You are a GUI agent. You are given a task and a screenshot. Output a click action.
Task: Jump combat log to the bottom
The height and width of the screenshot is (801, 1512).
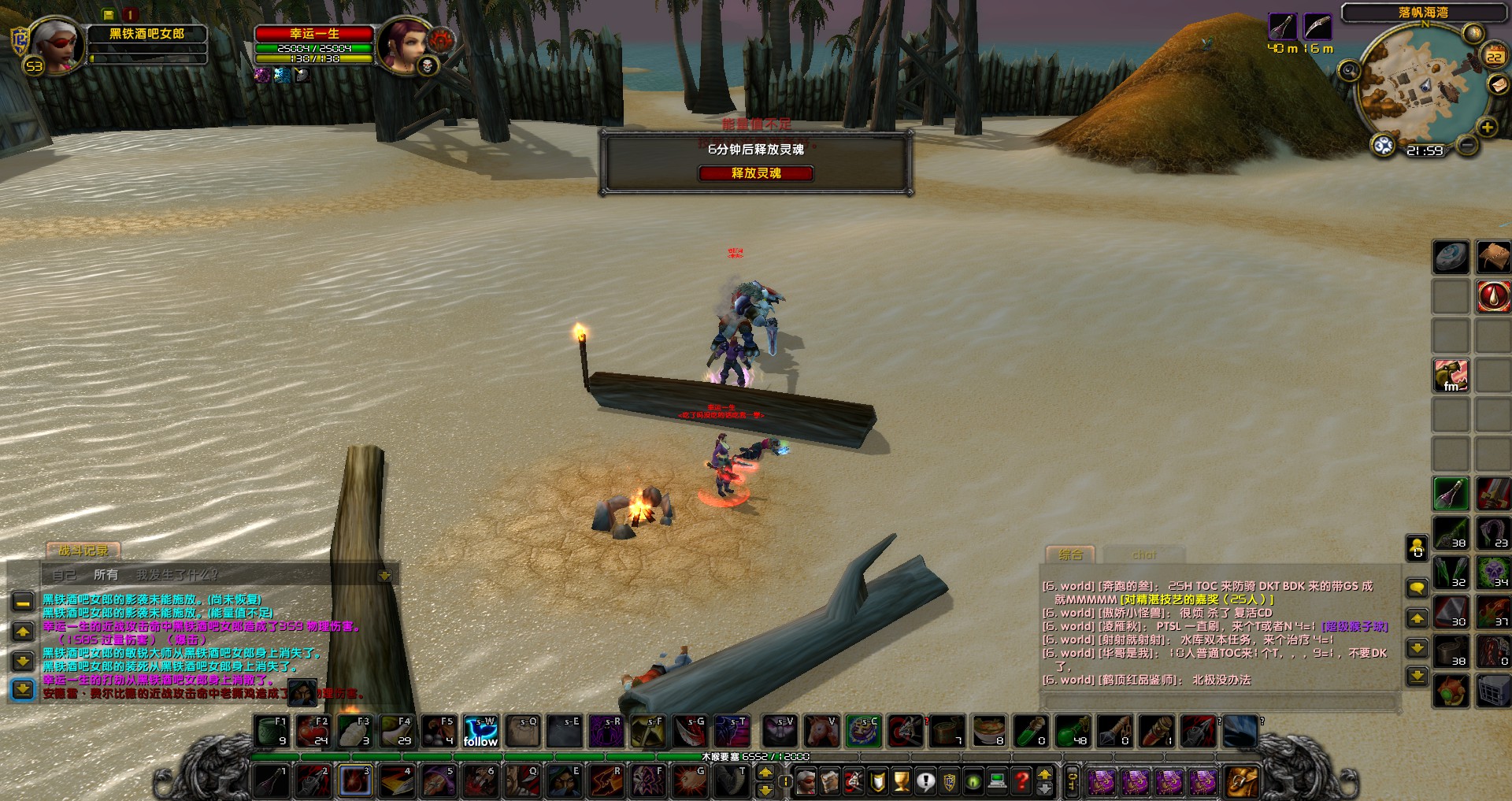23,689
